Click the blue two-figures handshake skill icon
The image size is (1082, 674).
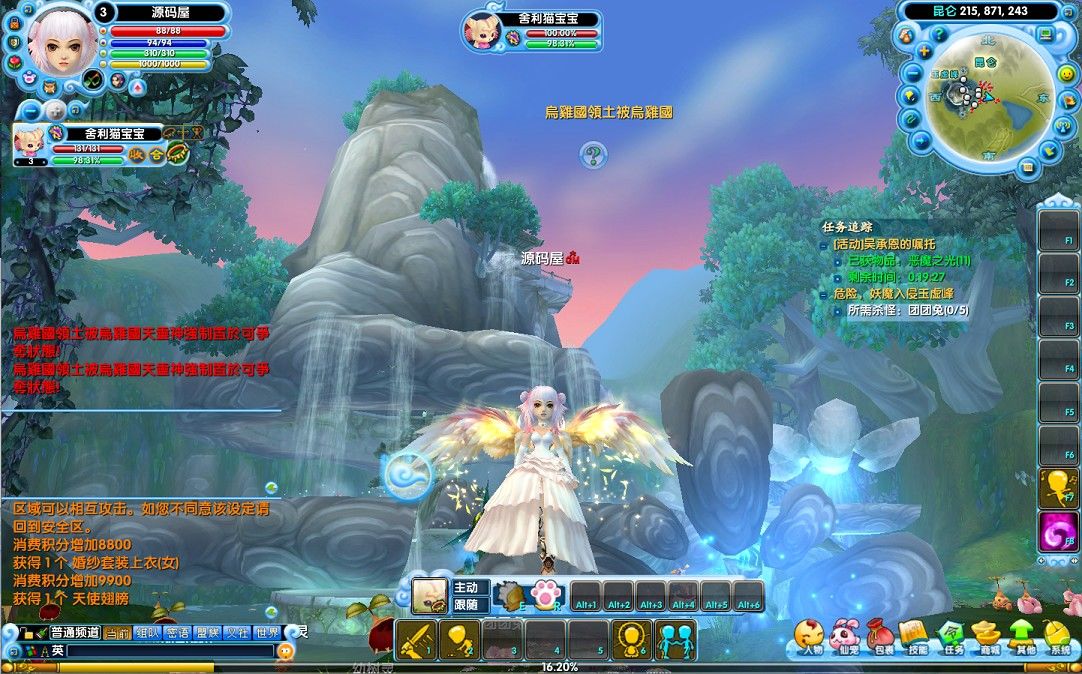pyautogui.click(x=675, y=640)
